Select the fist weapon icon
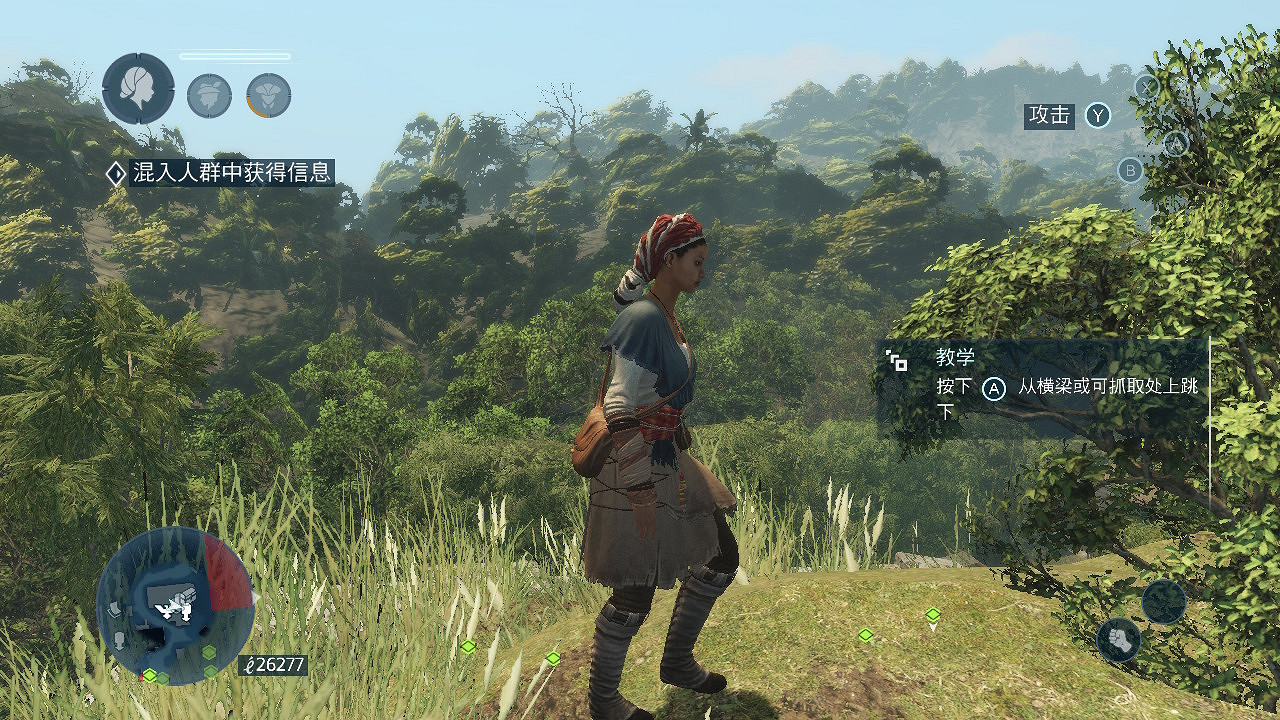The height and width of the screenshot is (720, 1280). pyautogui.click(x=1119, y=640)
